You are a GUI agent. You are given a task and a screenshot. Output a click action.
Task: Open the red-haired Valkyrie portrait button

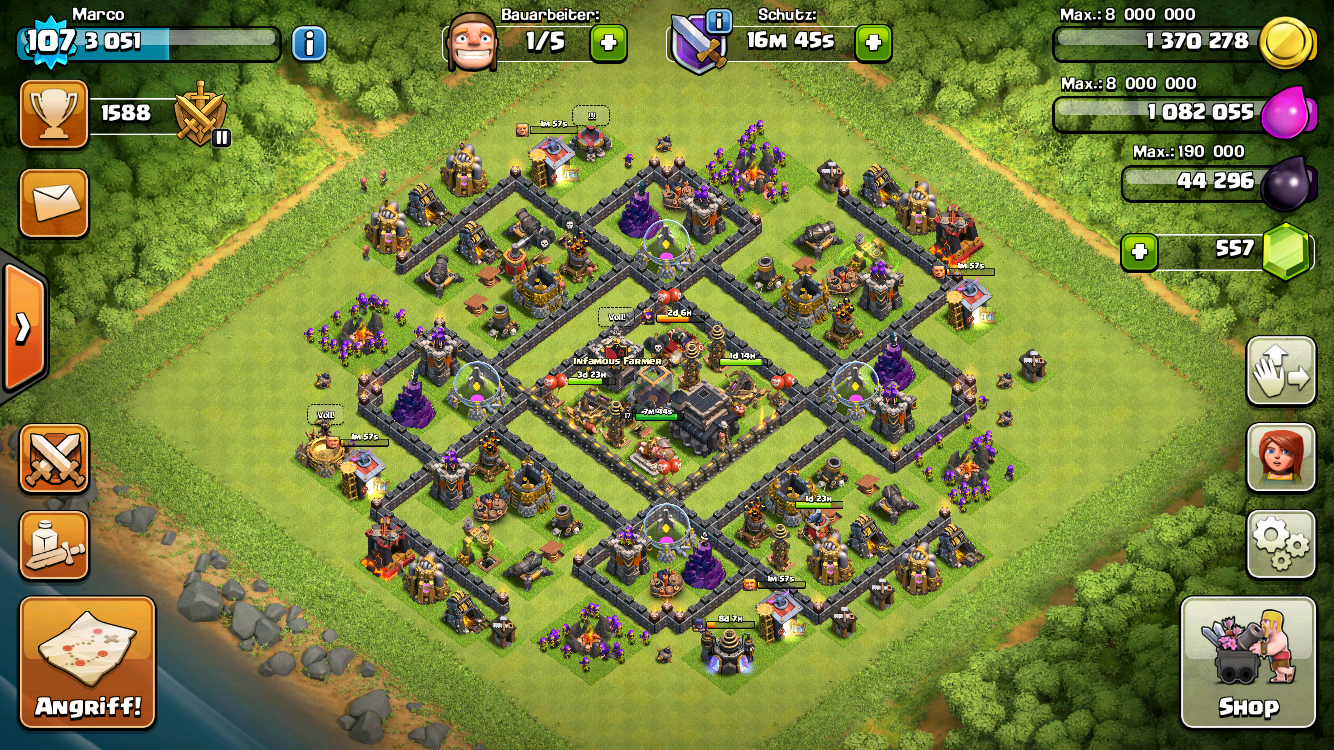(x=1281, y=457)
